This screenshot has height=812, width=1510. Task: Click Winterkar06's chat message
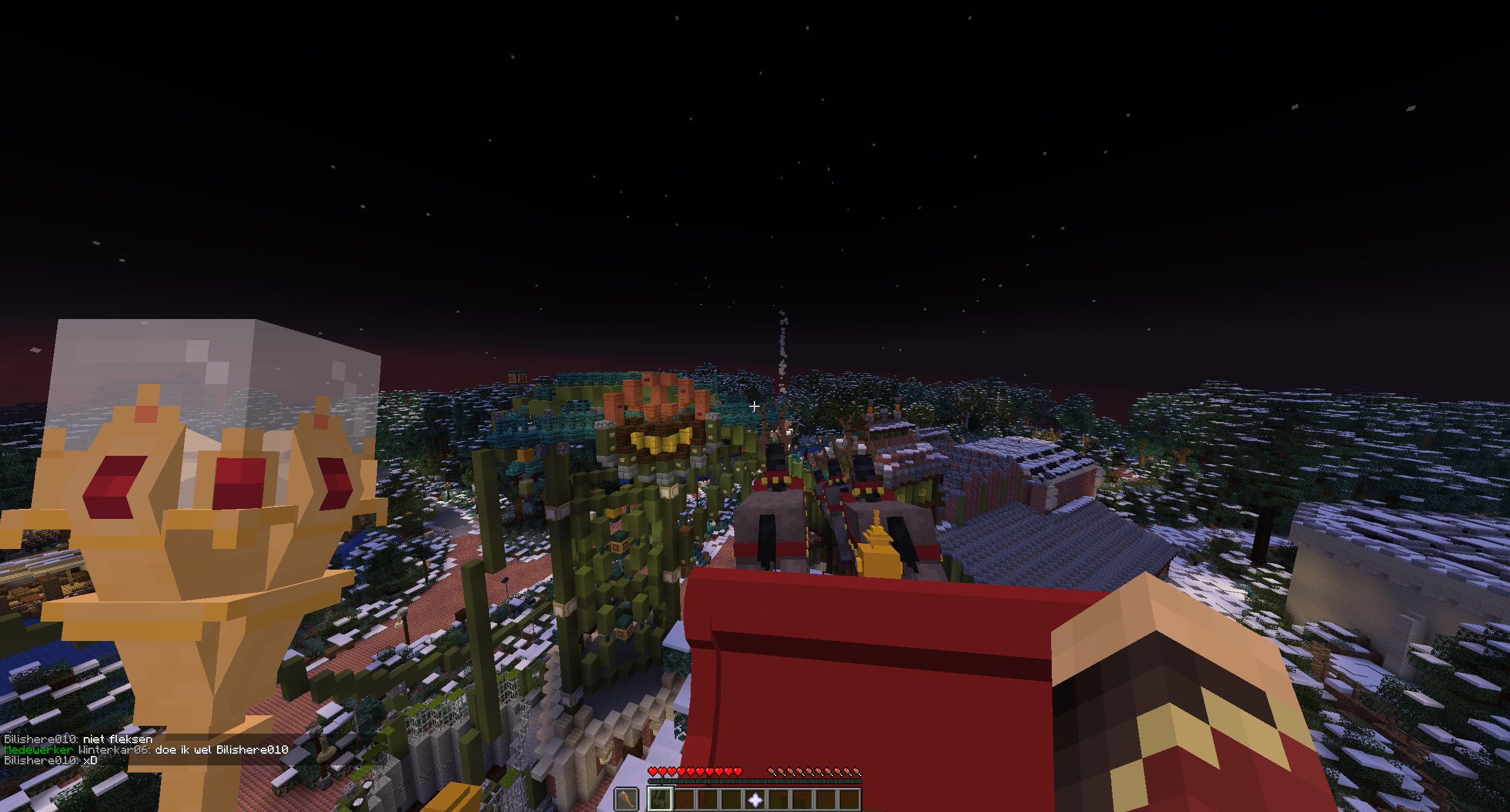146,749
